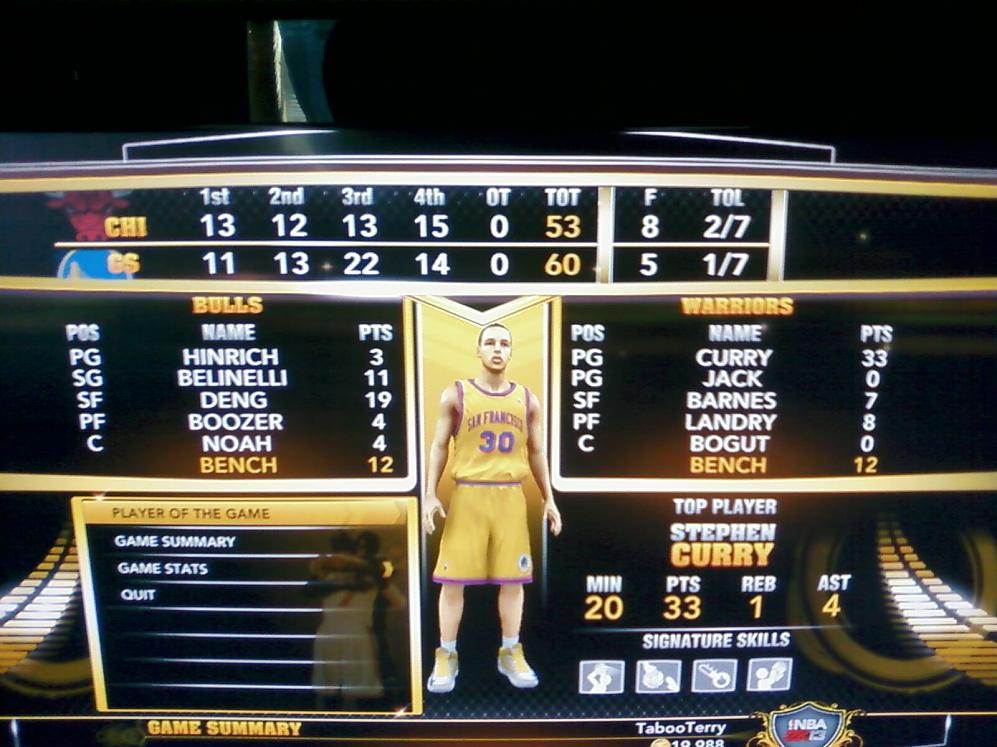Open the Game Summary menu entry
This screenshot has height=747, width=997.
(175, 541)
